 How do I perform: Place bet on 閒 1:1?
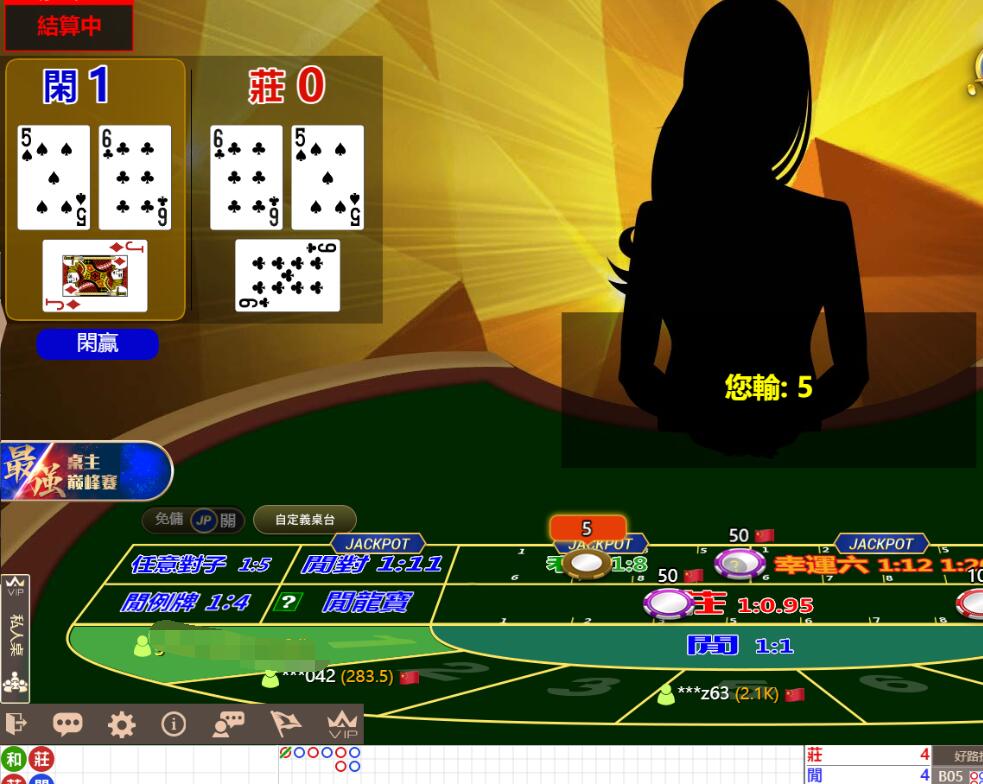pos(740,646)
